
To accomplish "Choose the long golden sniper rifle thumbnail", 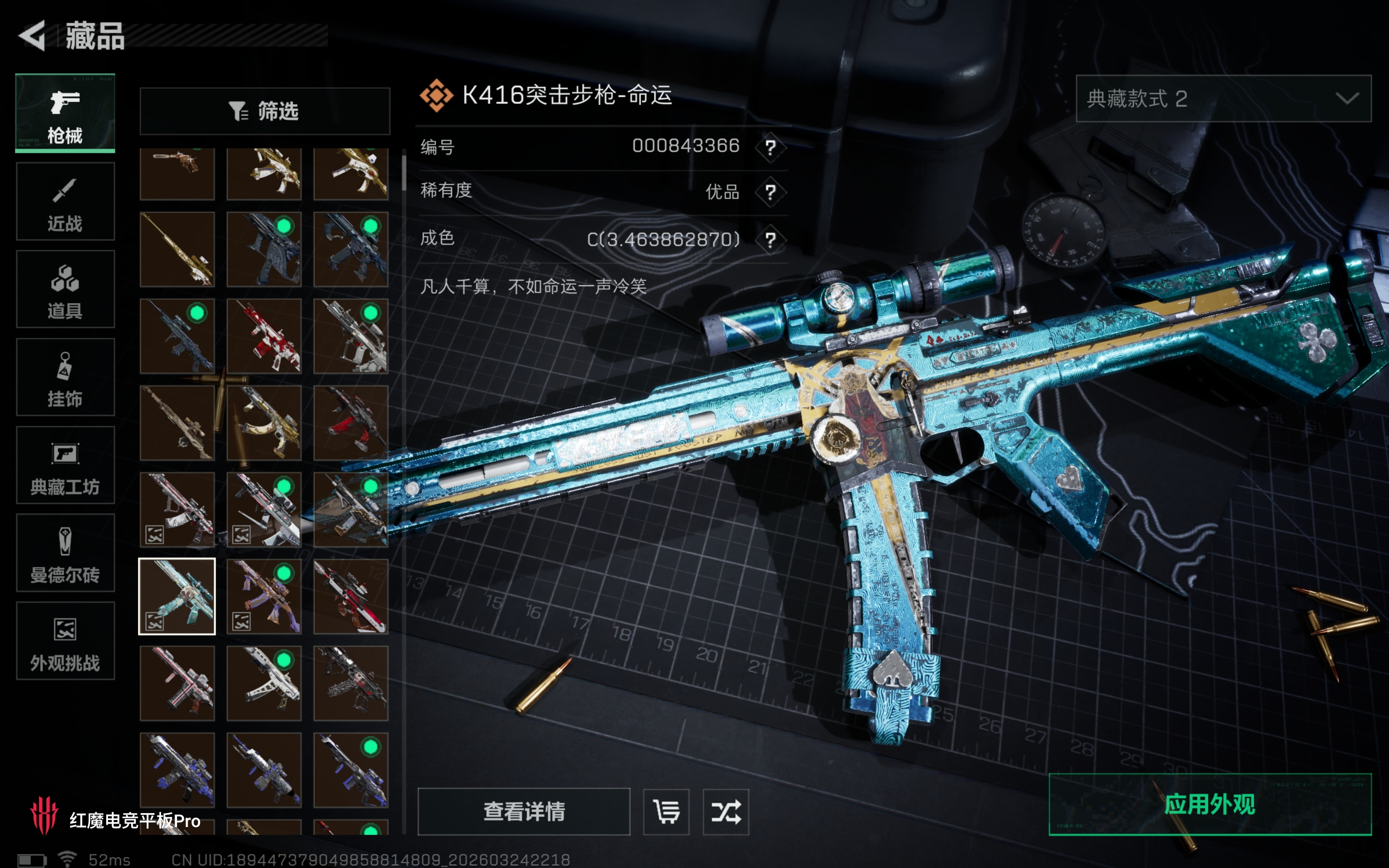I will 177,250.
